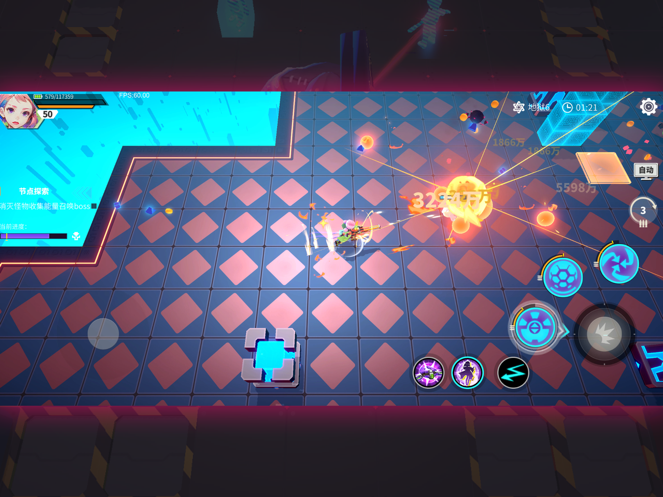The width and height of the screenshot is (663, 497).
Task: Activate the swirling arrows skill
Action: [618, 263]
